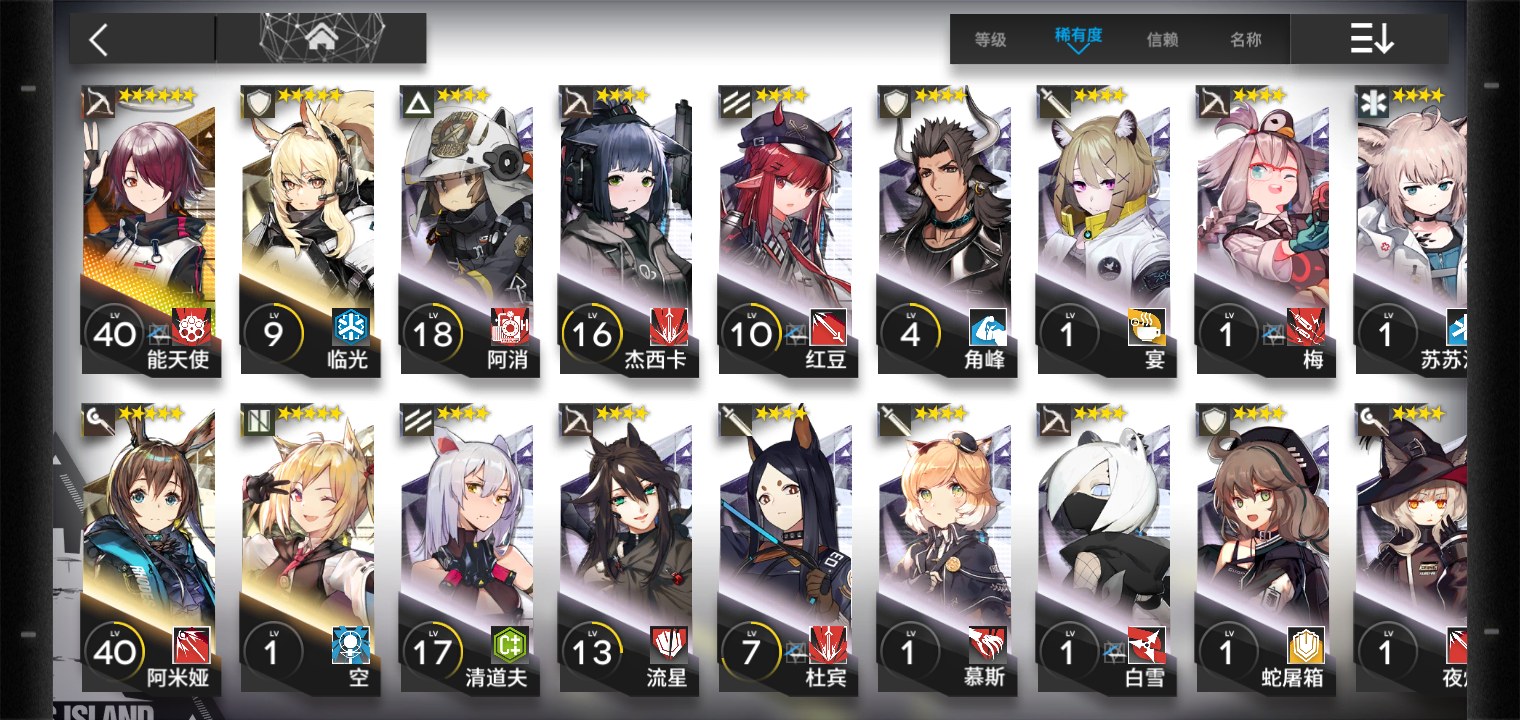Open the 蛇屠箱 operator card
Screen dimensions: 1520x720
pyautogui.click(x=1263, y=548)
